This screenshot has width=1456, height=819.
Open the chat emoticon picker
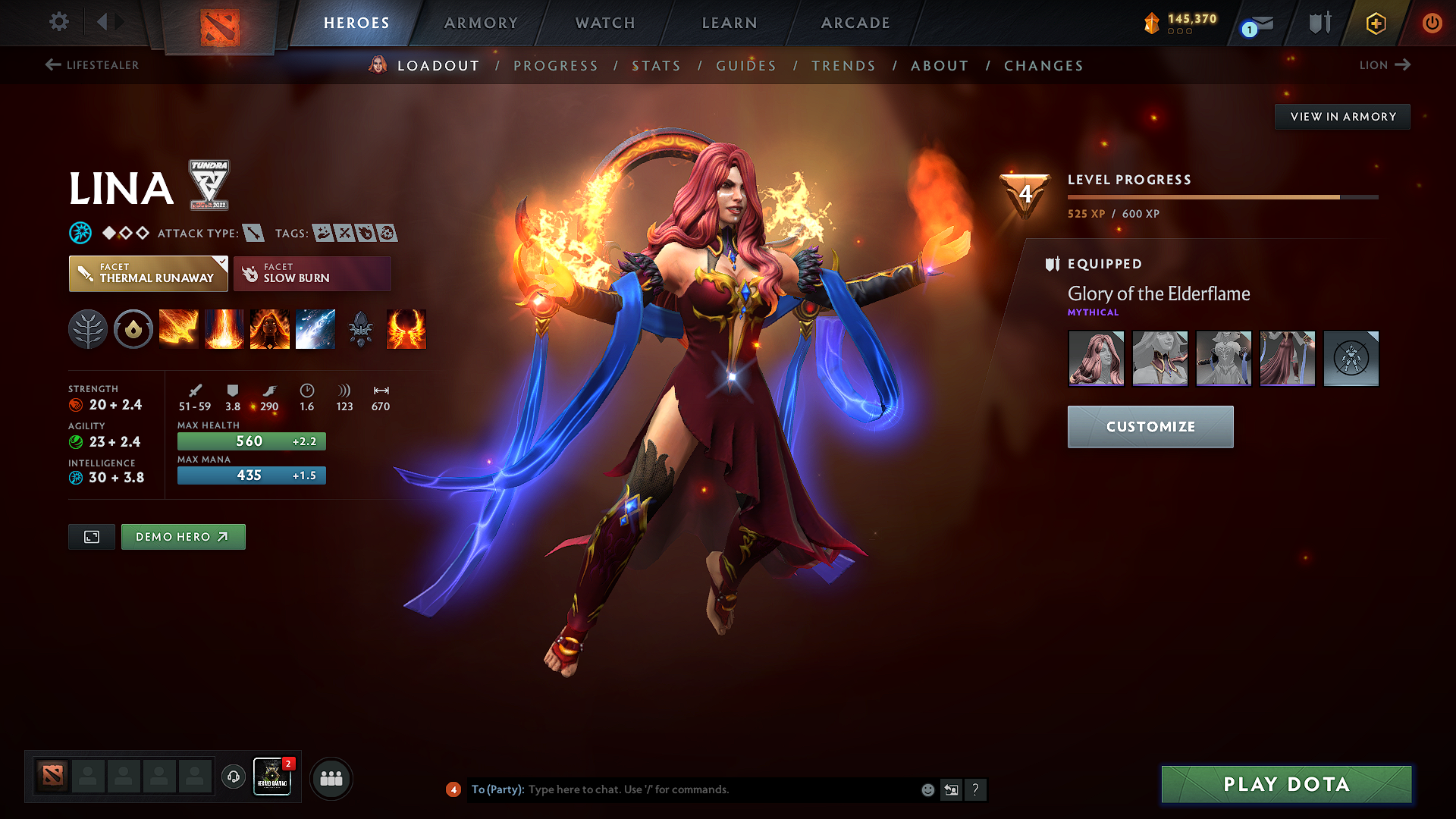pyautogui.click(x=927, y=789)
